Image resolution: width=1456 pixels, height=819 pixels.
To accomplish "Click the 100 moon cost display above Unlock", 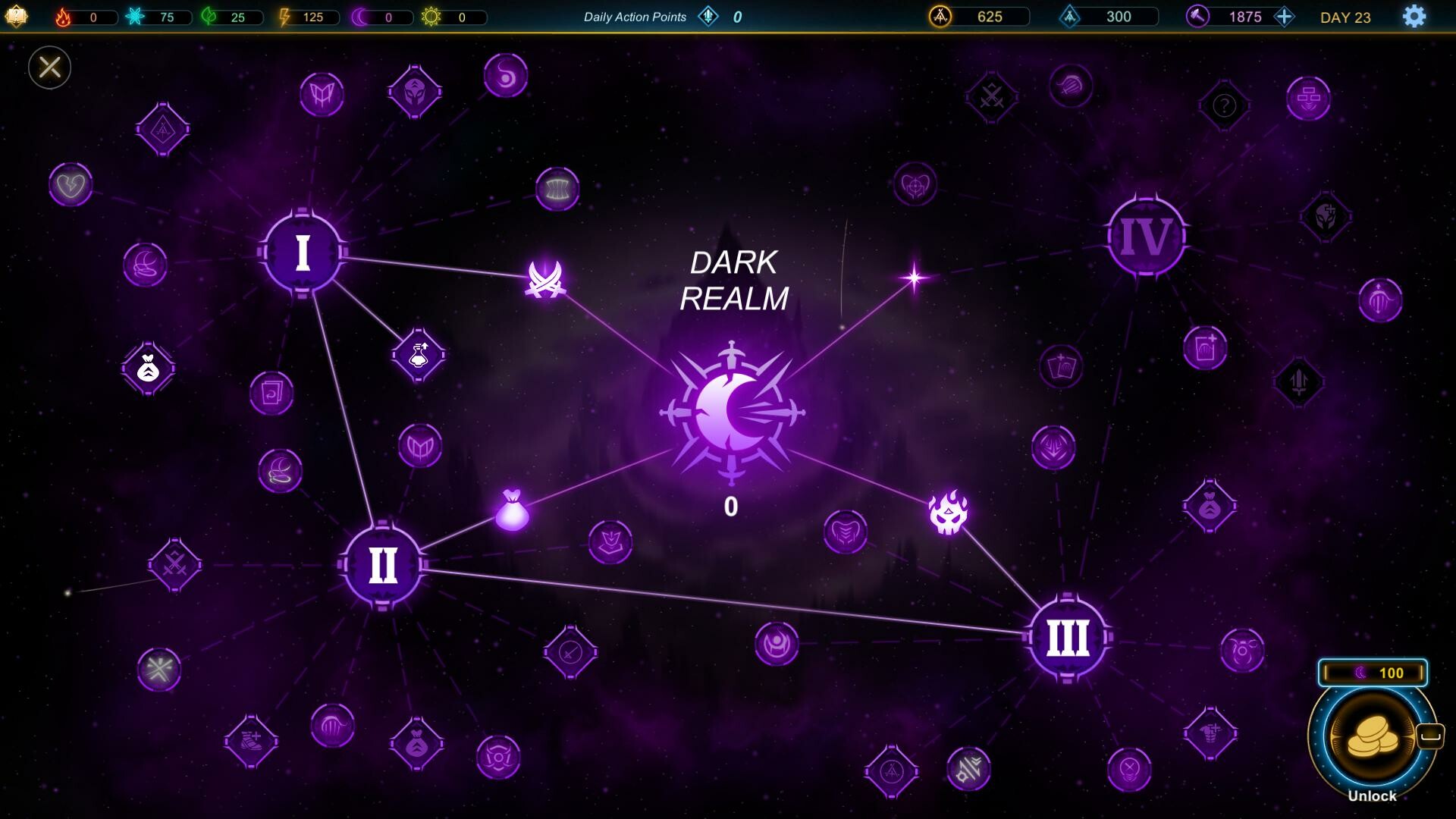I will point(1372,672).
